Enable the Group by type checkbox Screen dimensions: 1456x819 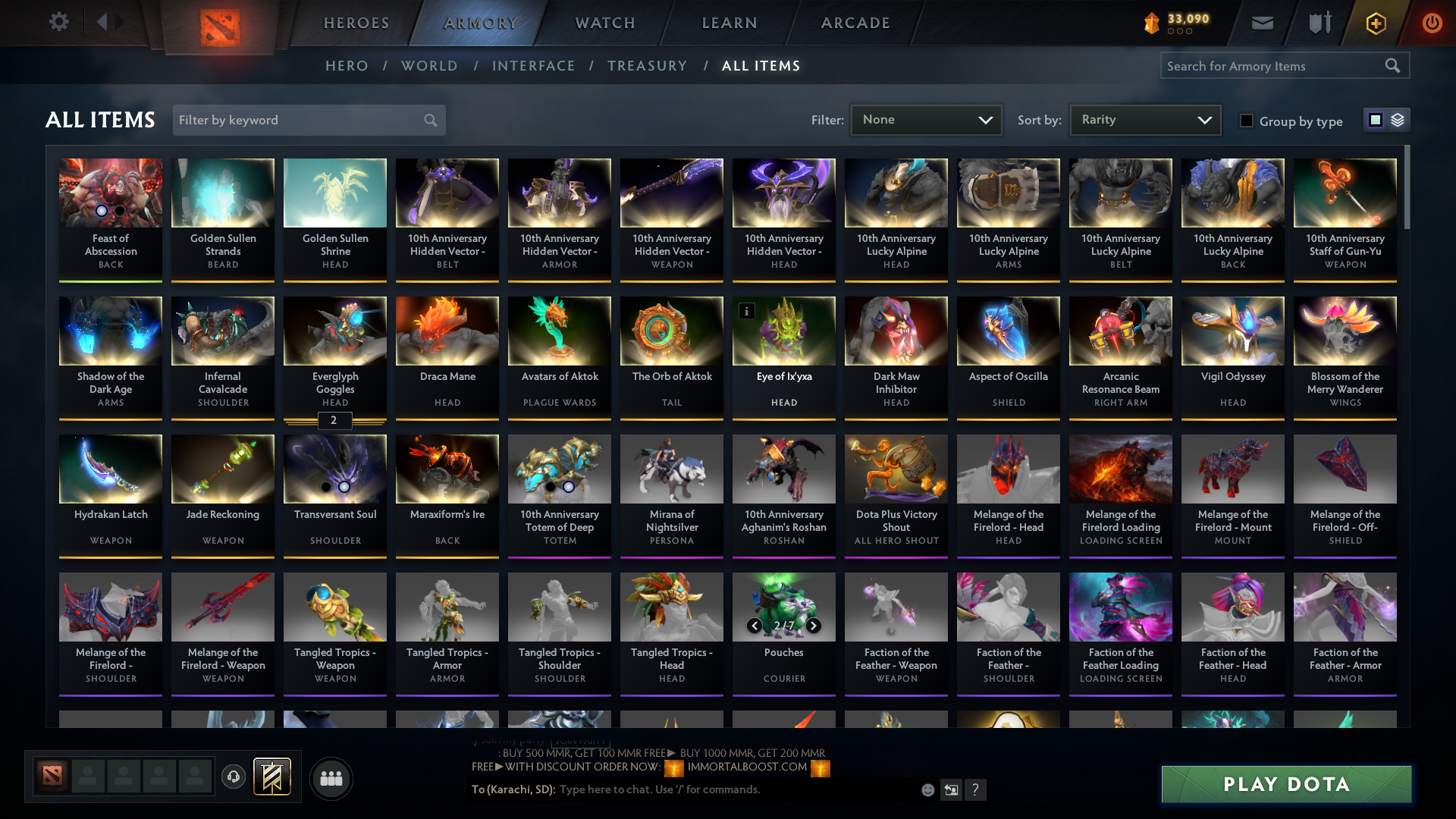click(1247, 121)
